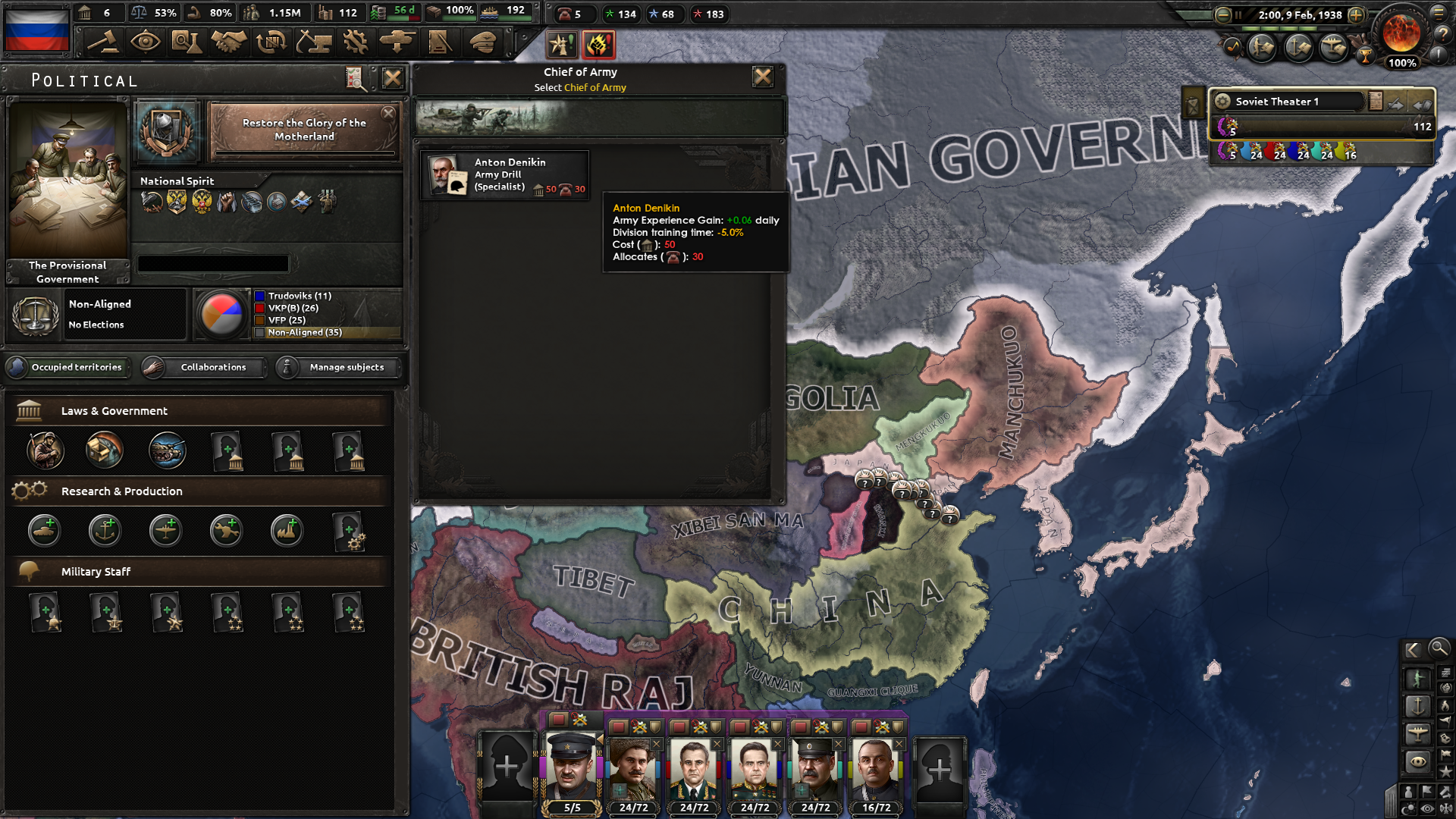Open the Trade menu (crate with arrows icon)

click(271, 42)
